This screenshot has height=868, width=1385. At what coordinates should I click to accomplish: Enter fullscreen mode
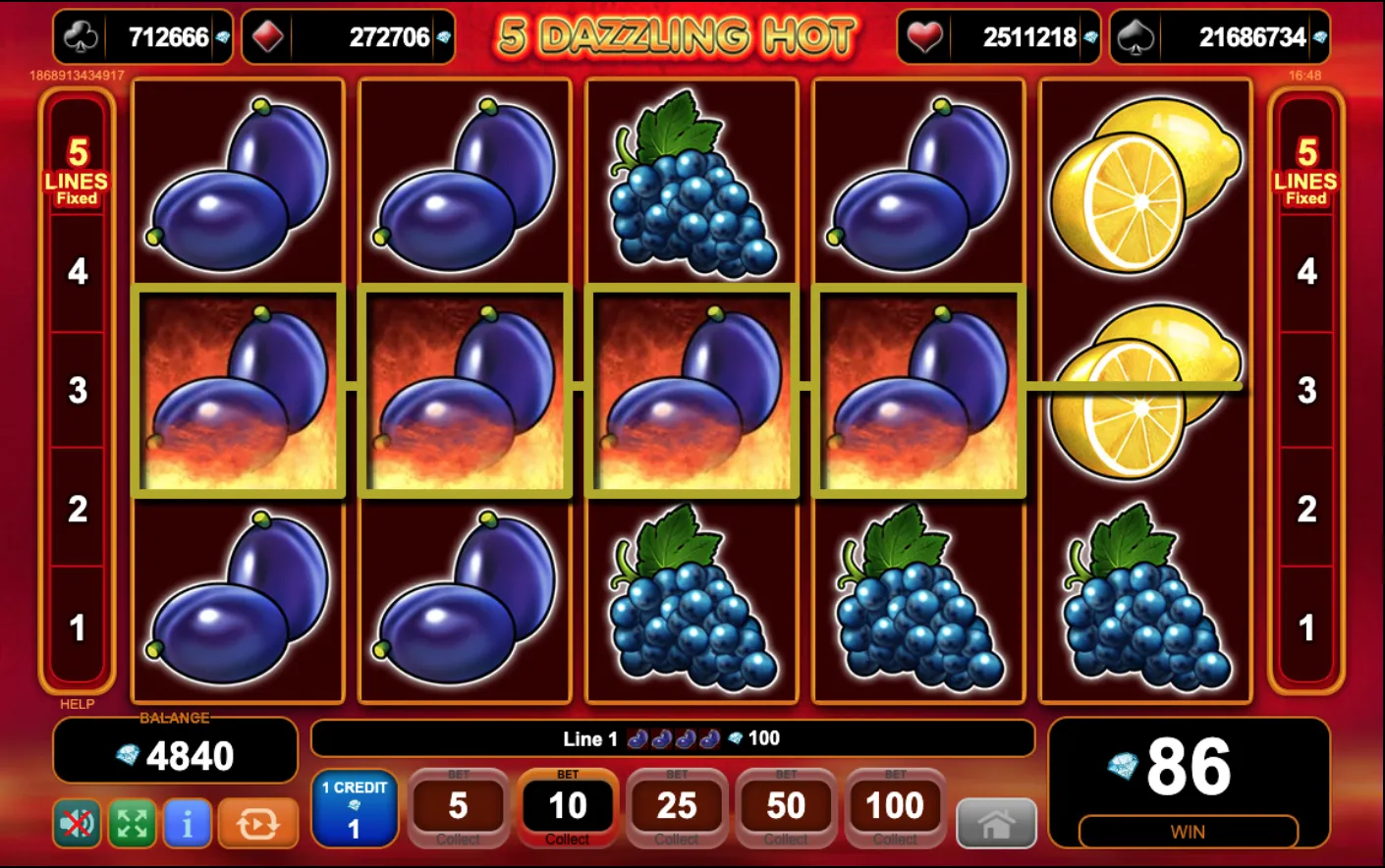pos(133,823)
